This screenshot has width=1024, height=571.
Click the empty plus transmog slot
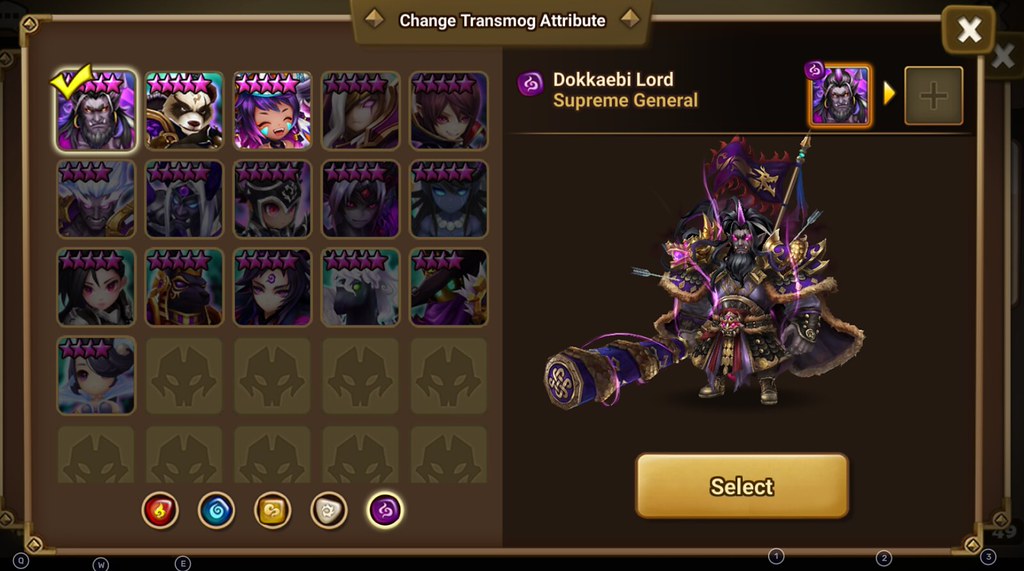933,96
